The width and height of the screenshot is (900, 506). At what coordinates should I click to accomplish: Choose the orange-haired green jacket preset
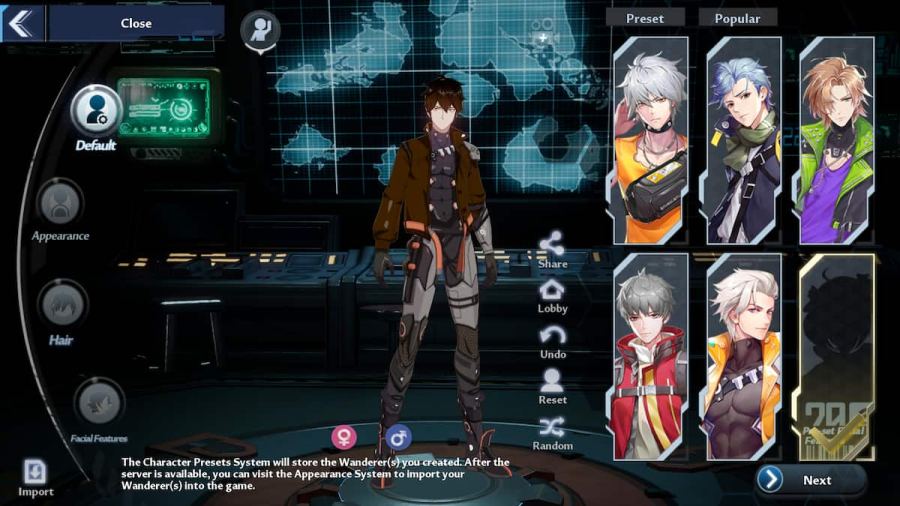pos(836,140)
